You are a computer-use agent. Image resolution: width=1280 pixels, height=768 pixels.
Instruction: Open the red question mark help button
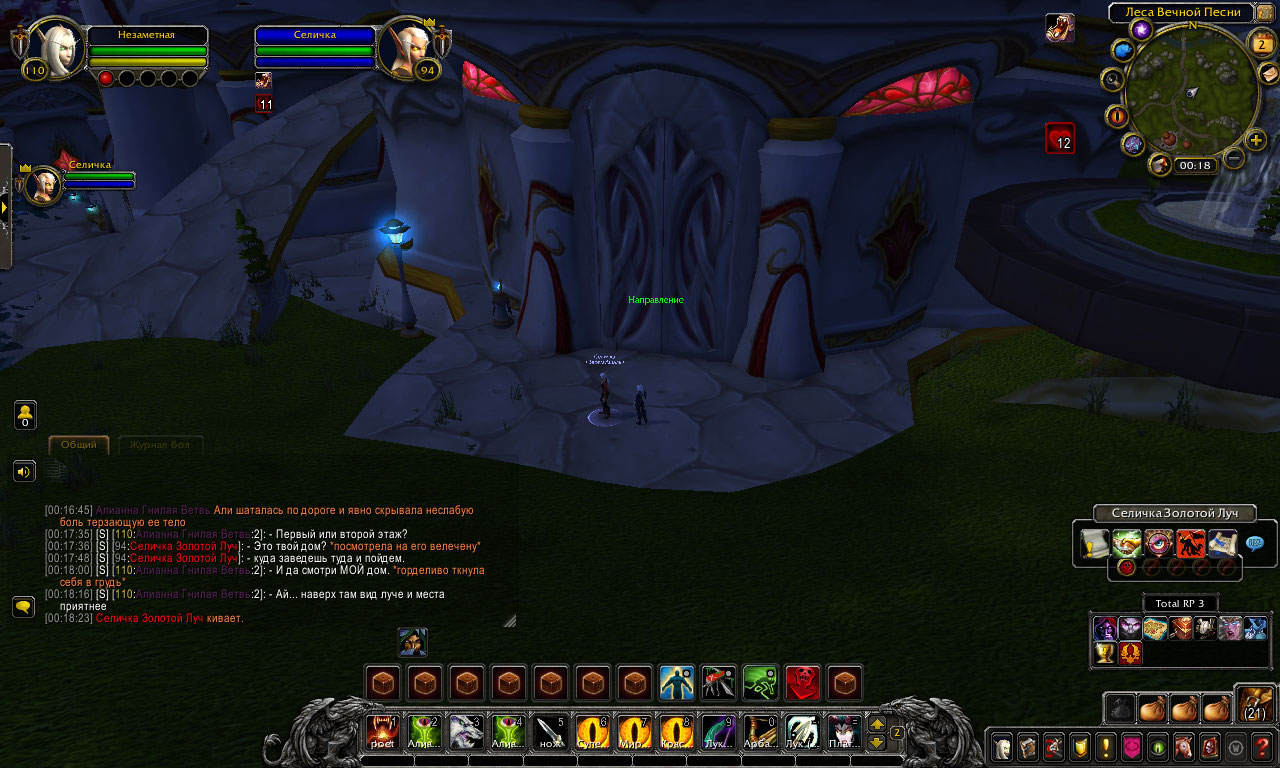coord(1261,746)
